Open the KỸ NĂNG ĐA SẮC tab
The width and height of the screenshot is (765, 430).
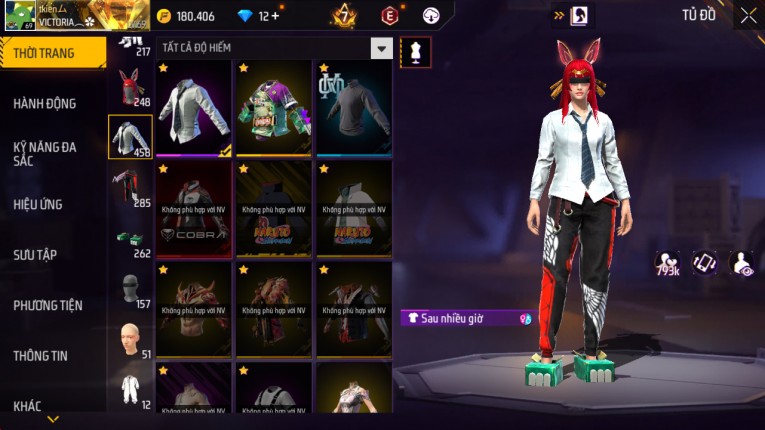(x=45, y=153)
